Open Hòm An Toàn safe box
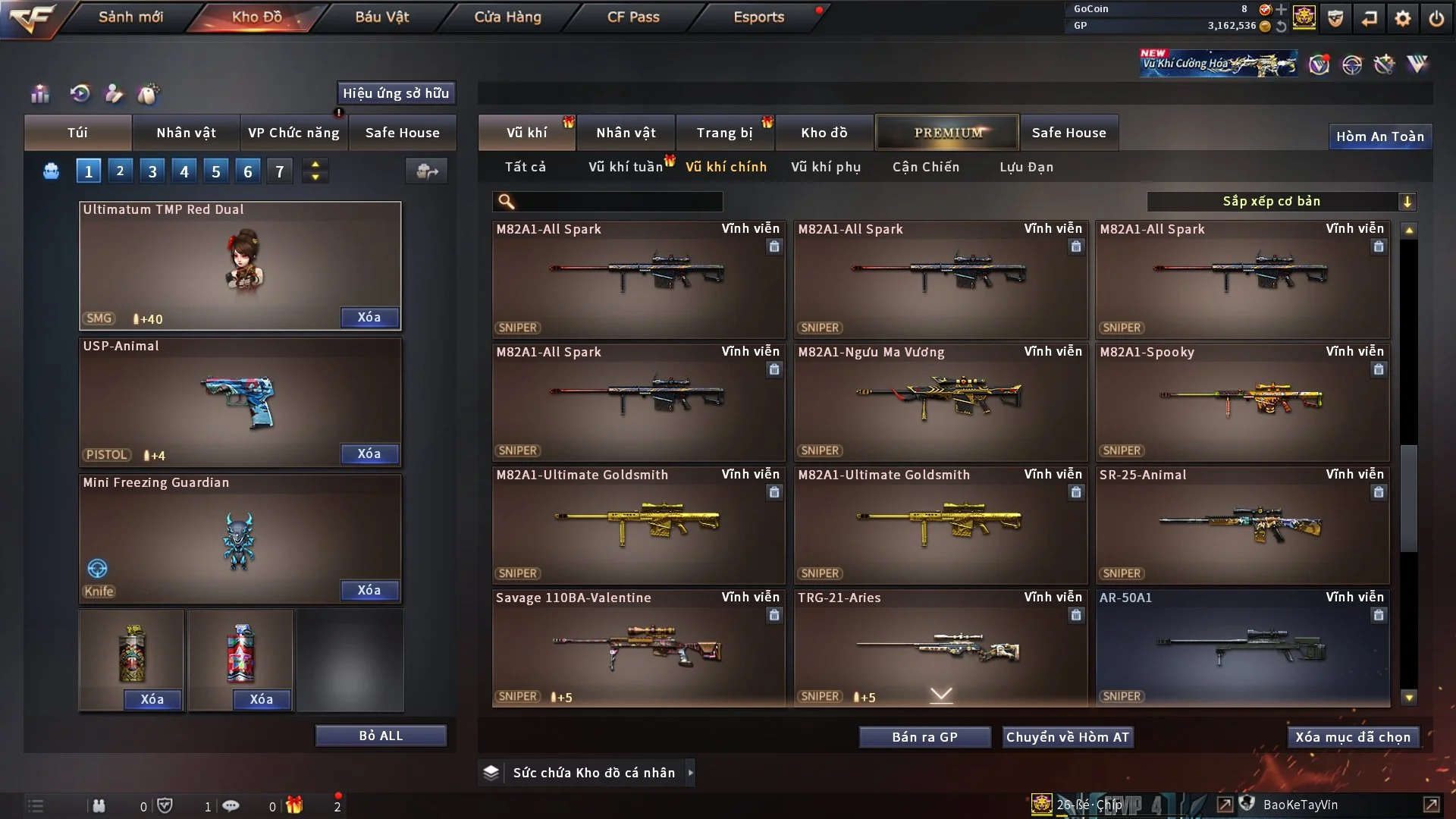 click(x=1379, y=136)
